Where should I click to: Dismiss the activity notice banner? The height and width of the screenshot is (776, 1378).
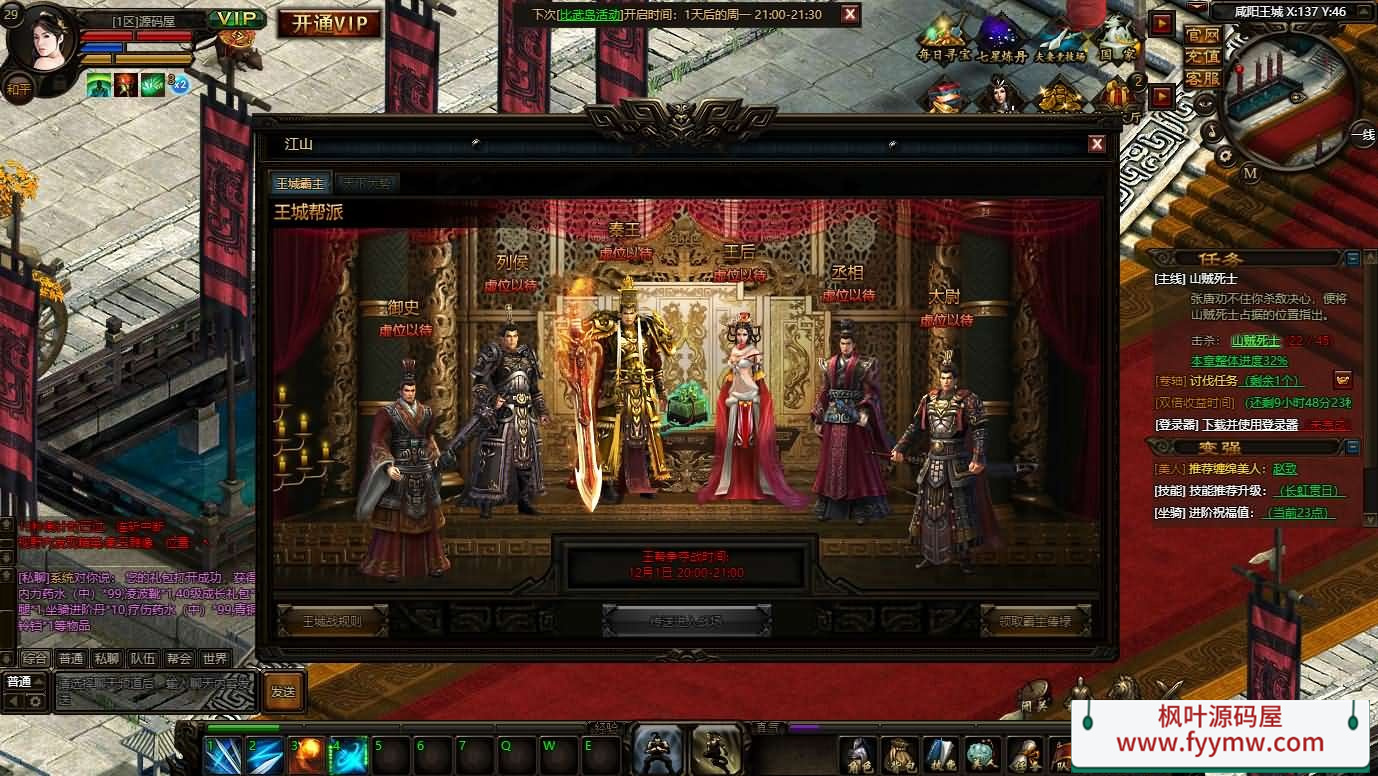pyautogui.click(x=849, y=14)
